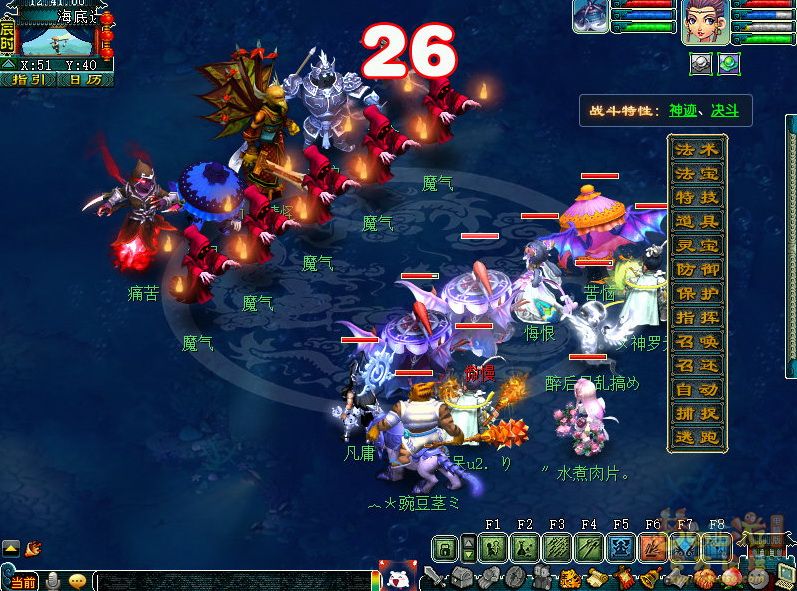Switch the 当前 chat channel button
The height and width of the screenshot is (591, 797).
click(21, 581)
